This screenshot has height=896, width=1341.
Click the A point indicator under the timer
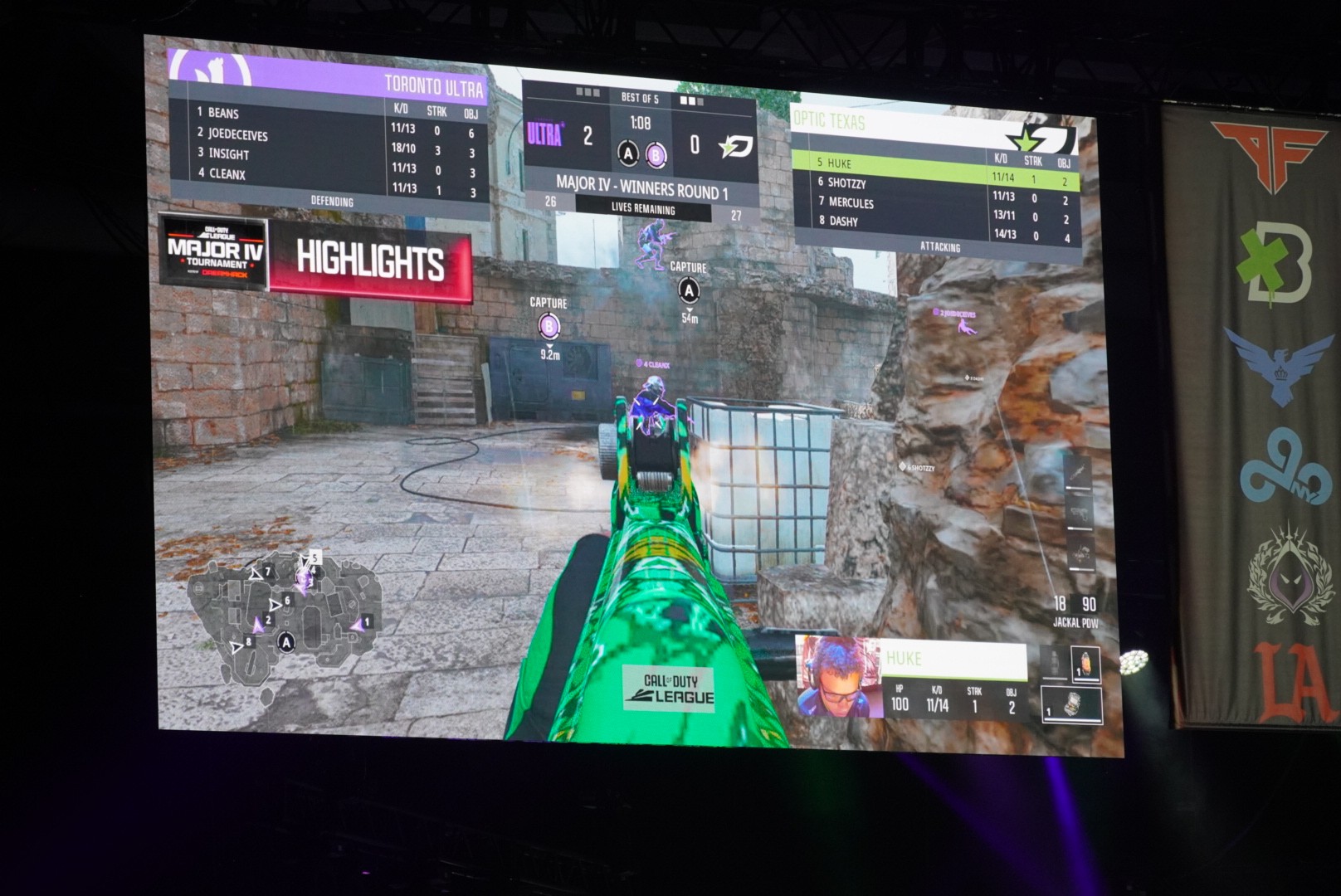(x=628, y=153)
